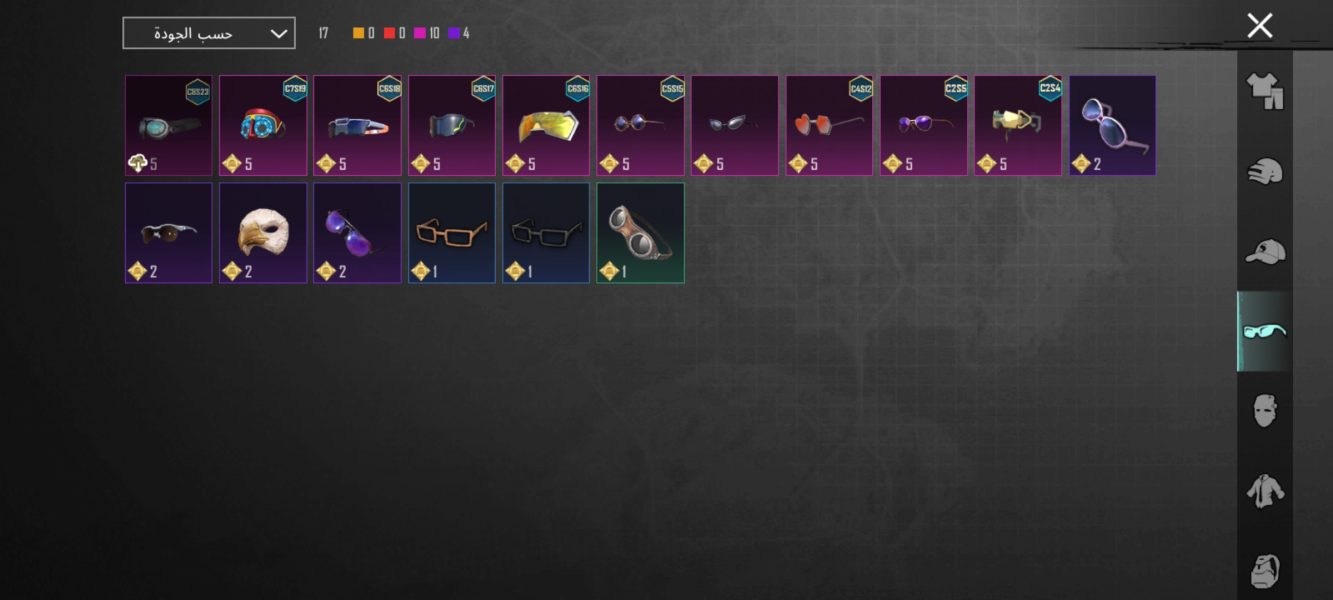The width and height of the screenshot is (1333, 600).
Task: Select the large pink-framed sunglasses
Action: coord(1112,126)
